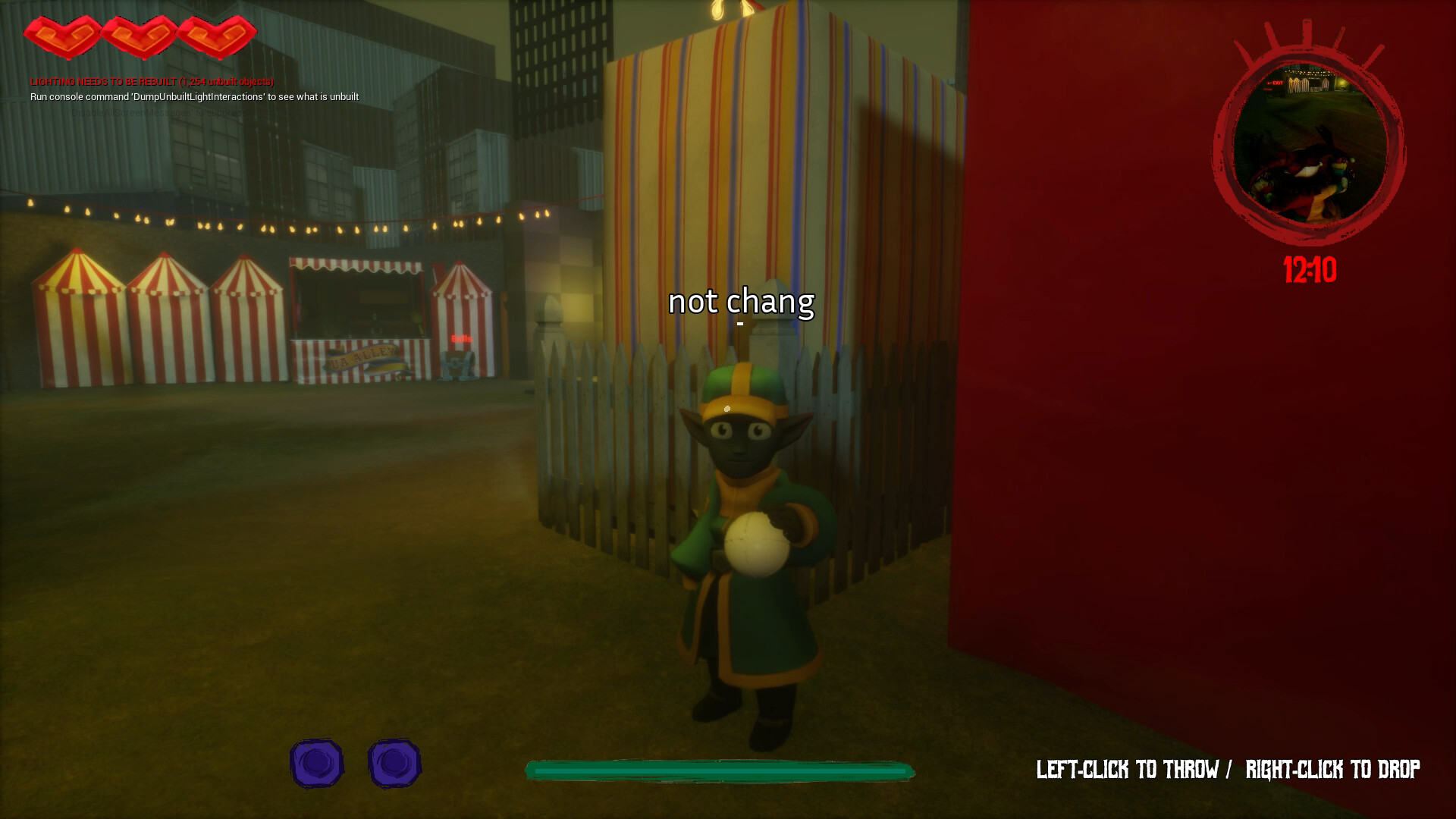
Task: Expand the player name tag reading not chang
Action: coord(742,303)
